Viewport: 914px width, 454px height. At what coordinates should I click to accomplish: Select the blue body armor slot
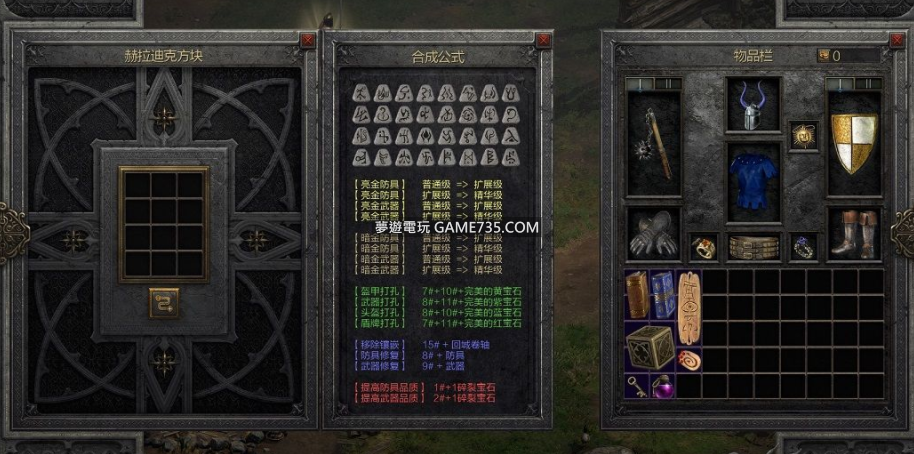753,180
